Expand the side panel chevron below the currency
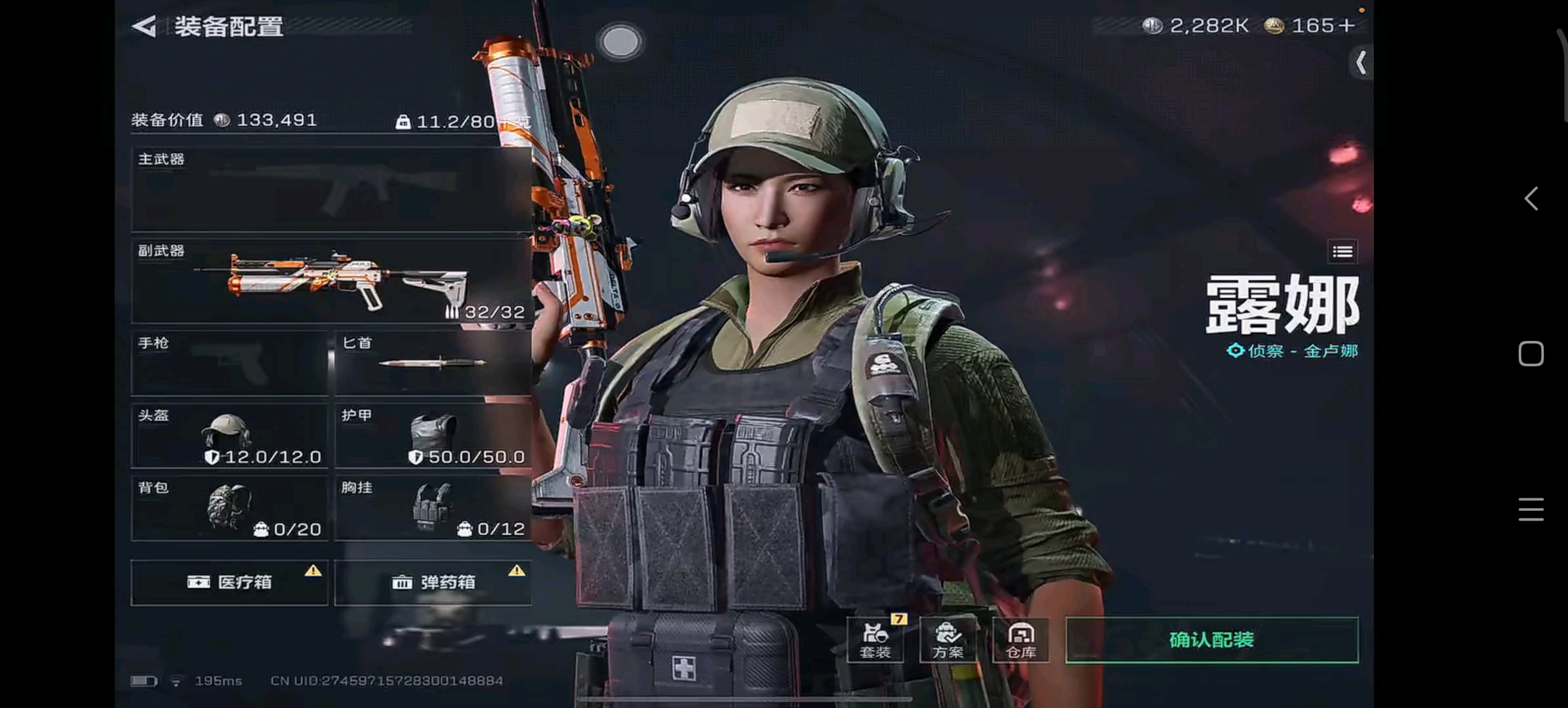 tap(1361, 63)
